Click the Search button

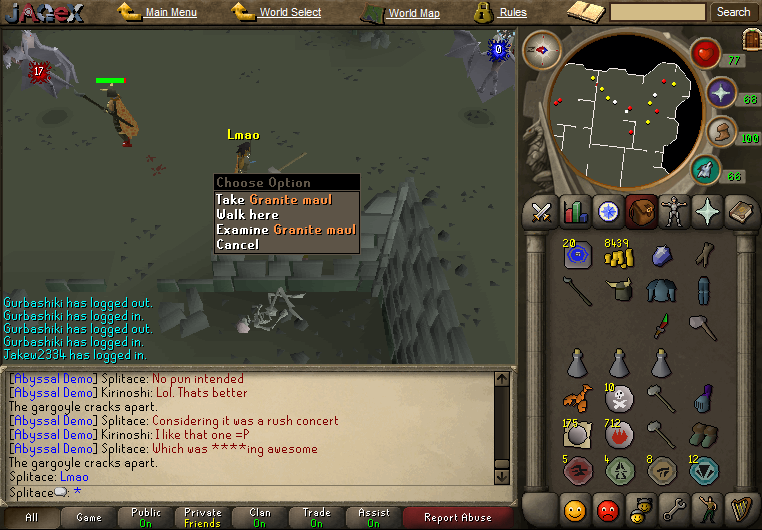pyautogui.click(x=733, y=12)
